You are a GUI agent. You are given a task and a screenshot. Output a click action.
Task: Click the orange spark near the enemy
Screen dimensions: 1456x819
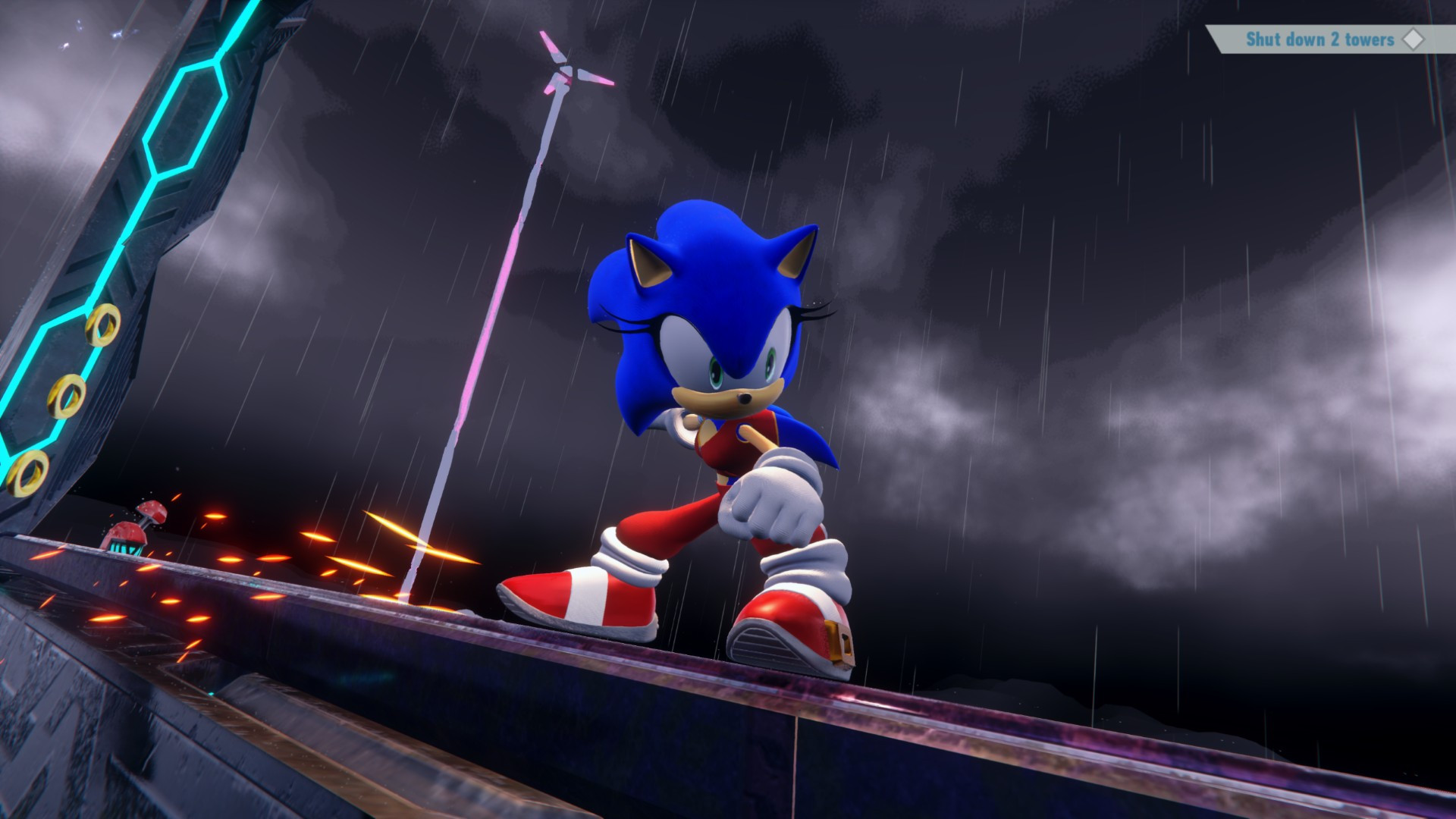point(215,516)
